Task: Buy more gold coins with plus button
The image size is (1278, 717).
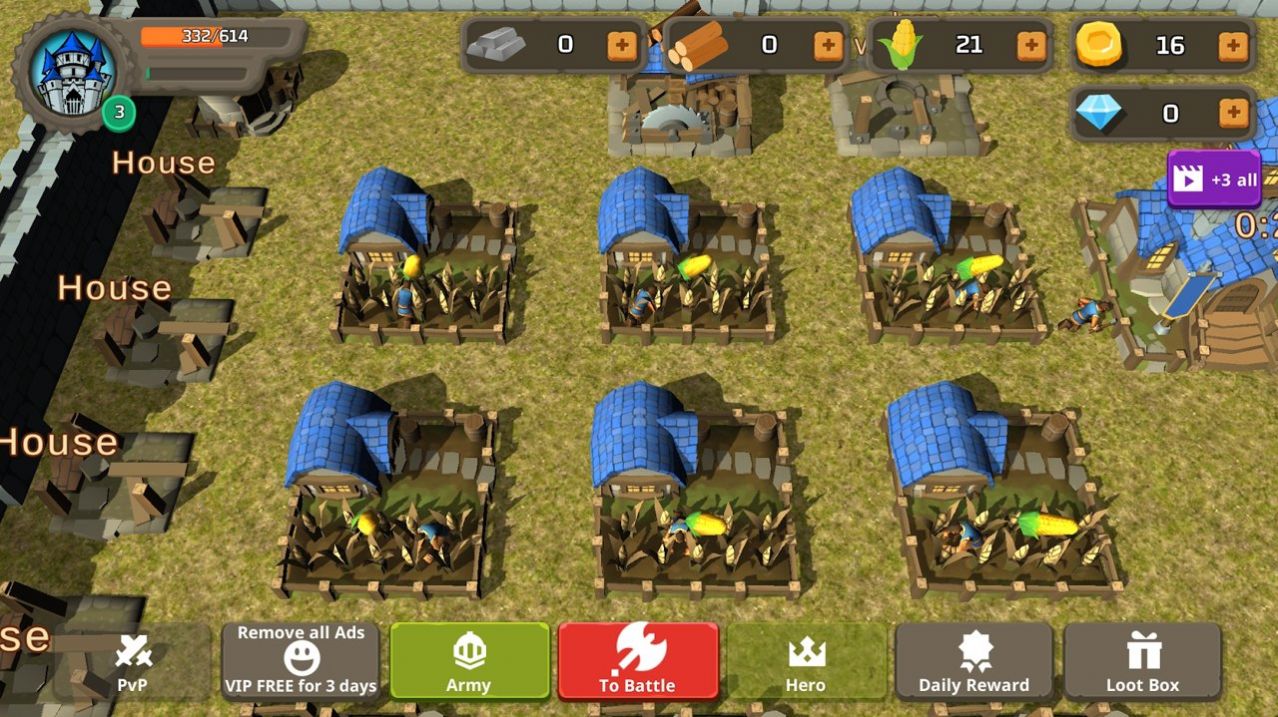Action: tap(1234, 45)
